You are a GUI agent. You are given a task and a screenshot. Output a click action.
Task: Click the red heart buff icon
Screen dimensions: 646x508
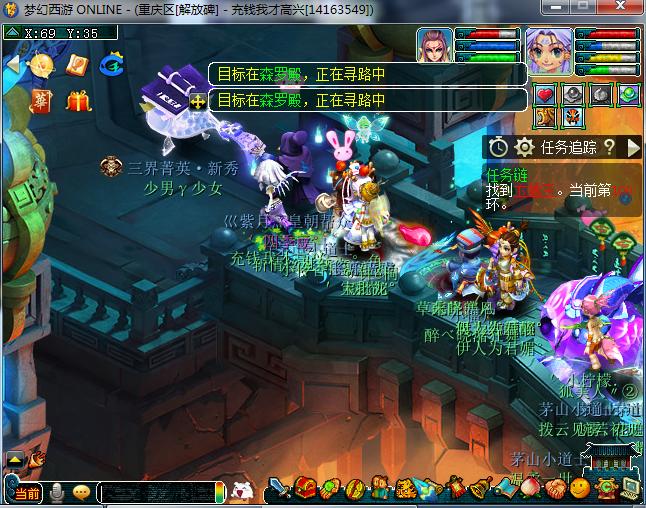coord(545,96)
